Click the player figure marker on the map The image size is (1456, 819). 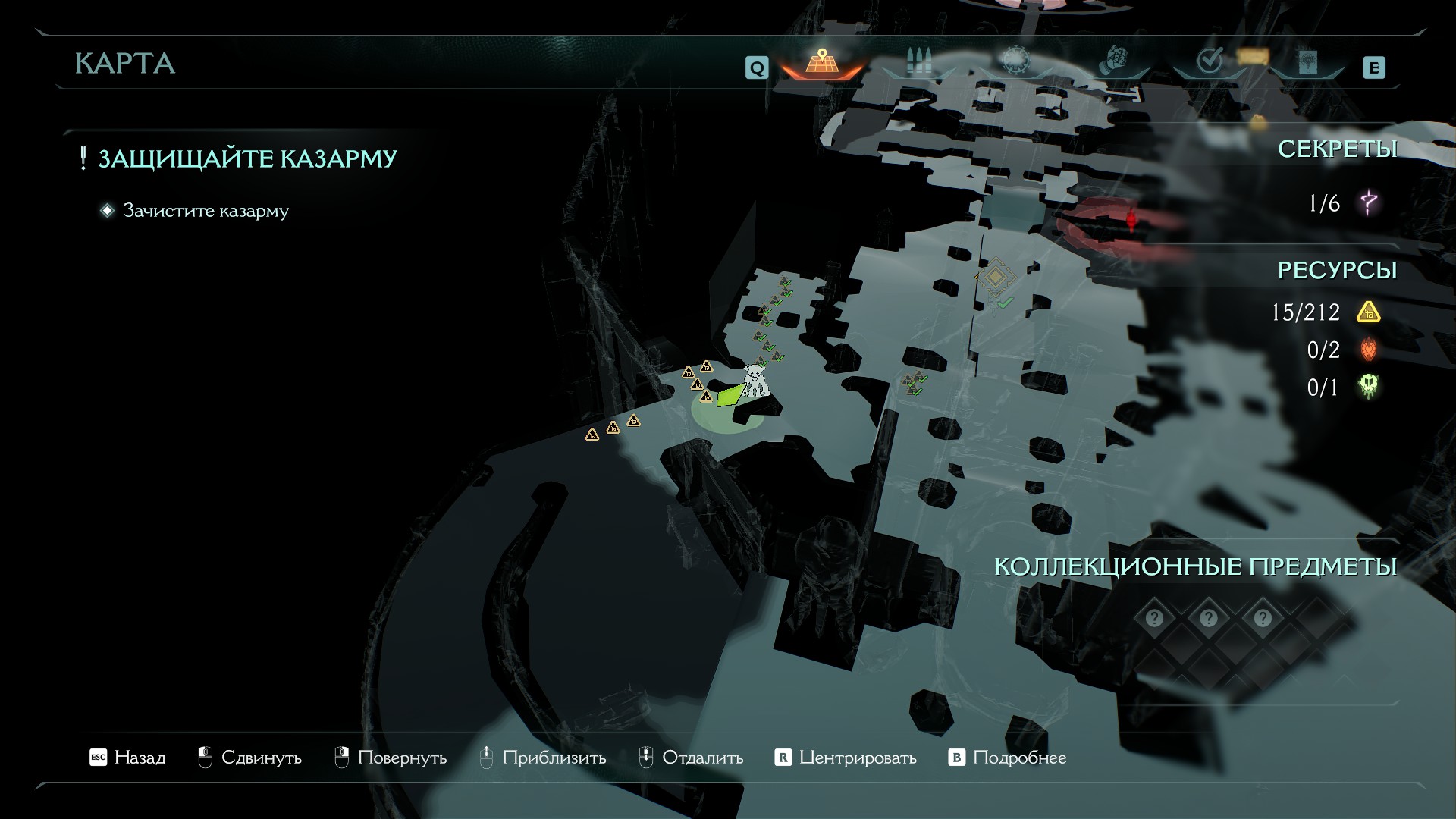(x=755, y=381)
